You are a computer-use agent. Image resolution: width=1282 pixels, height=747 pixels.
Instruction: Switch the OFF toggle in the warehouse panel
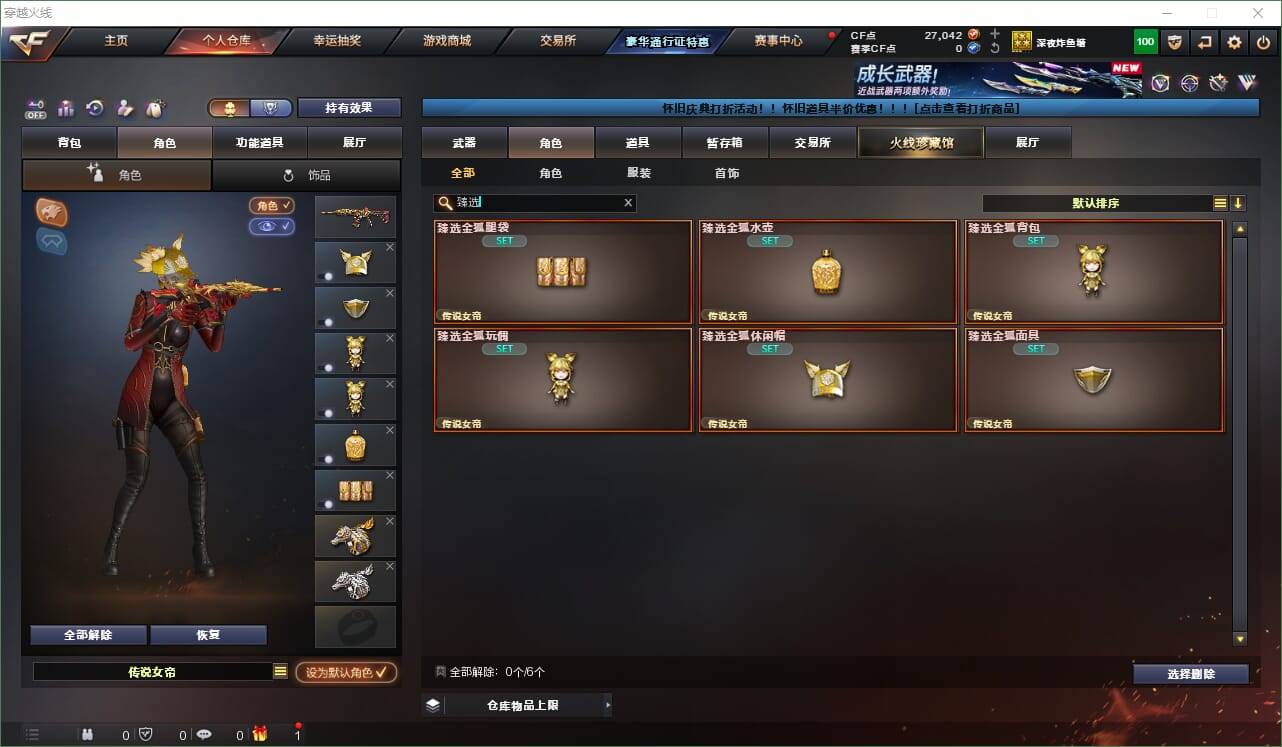[33, 108]
